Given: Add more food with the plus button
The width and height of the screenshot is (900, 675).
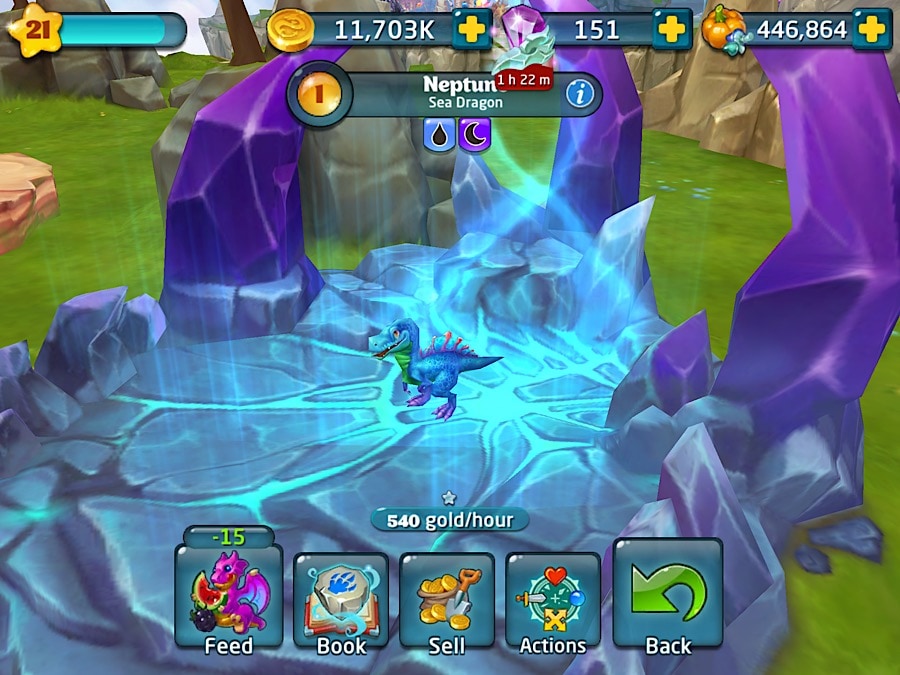Looking at the screenshot, I should pyautogui.click(x=871, y=30).
